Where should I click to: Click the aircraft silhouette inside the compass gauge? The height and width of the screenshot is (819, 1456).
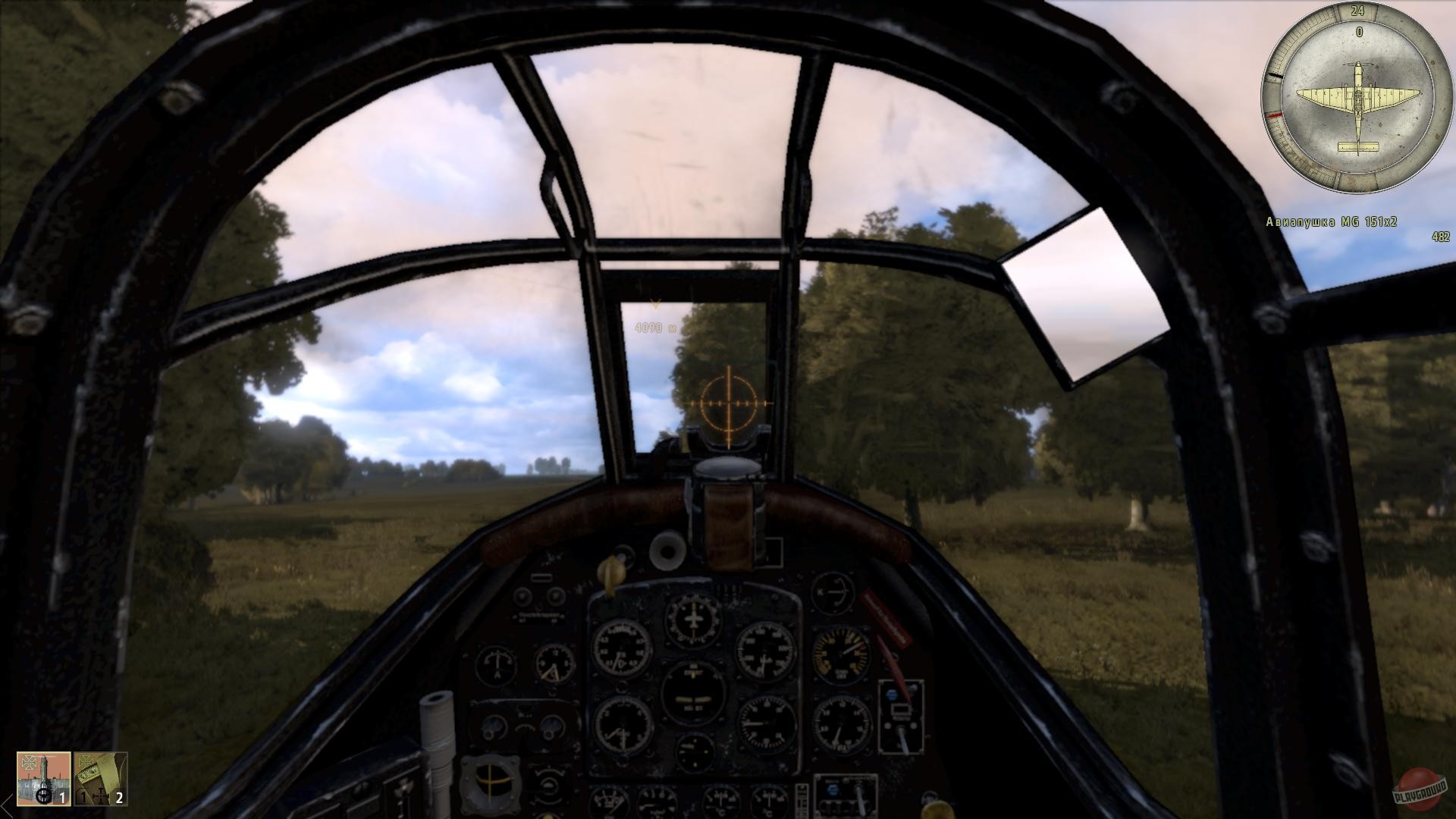click(1357, 96)
